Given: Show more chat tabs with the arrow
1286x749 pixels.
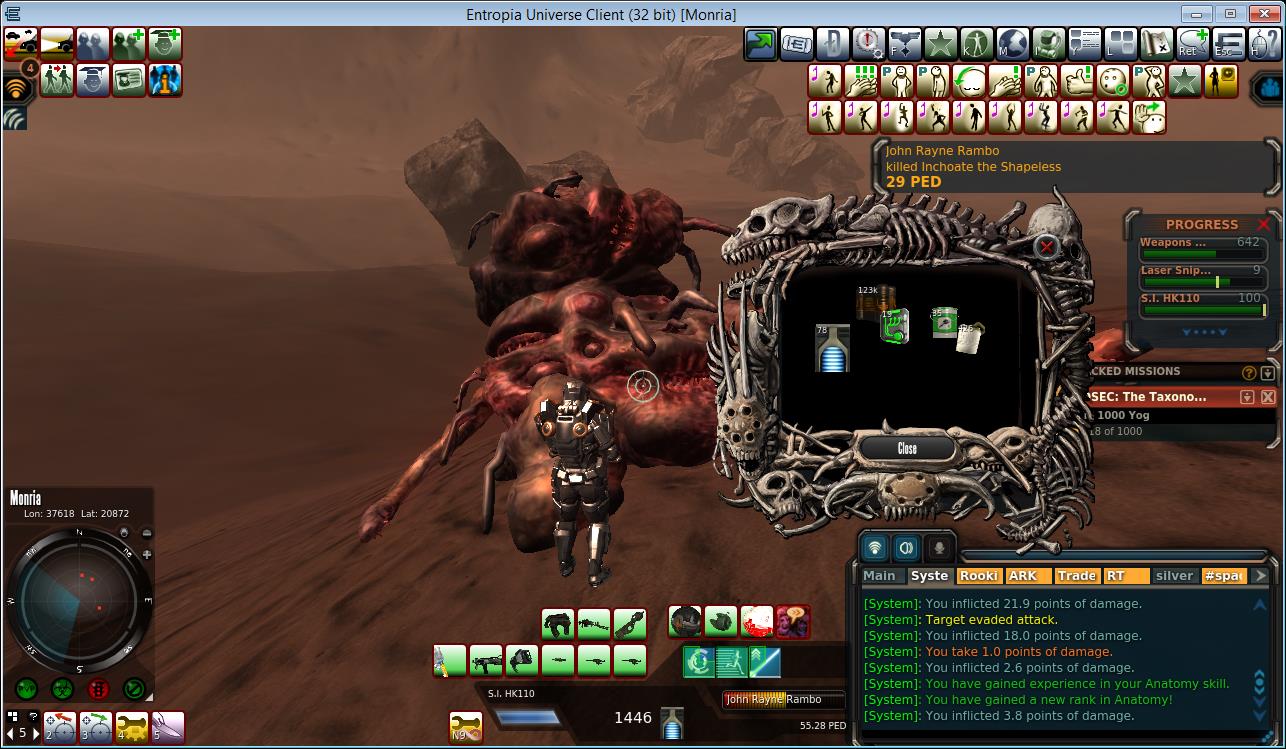Looking at the screenshot, I should [x=1260, y=575].
